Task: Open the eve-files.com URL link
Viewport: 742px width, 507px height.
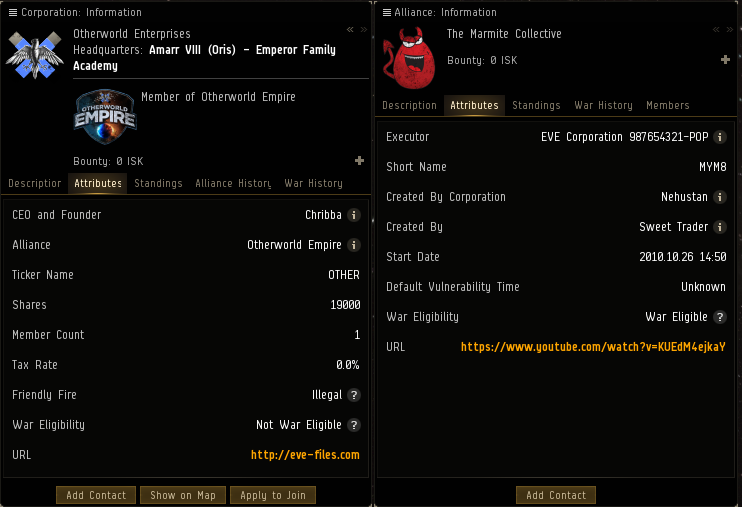Action: pyautogui.click(x=305, y=455)
